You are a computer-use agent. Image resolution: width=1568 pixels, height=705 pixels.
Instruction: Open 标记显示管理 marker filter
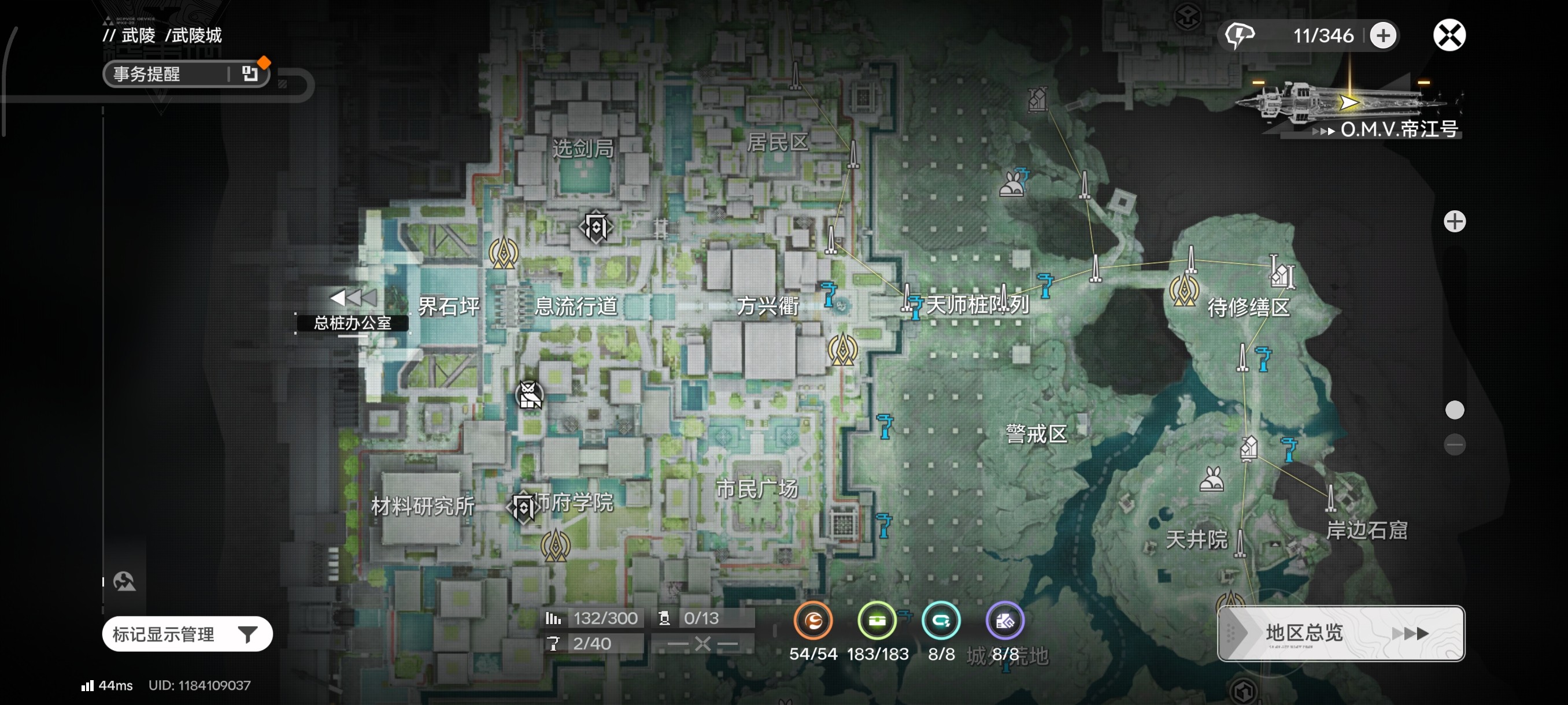tap(187, 634)
